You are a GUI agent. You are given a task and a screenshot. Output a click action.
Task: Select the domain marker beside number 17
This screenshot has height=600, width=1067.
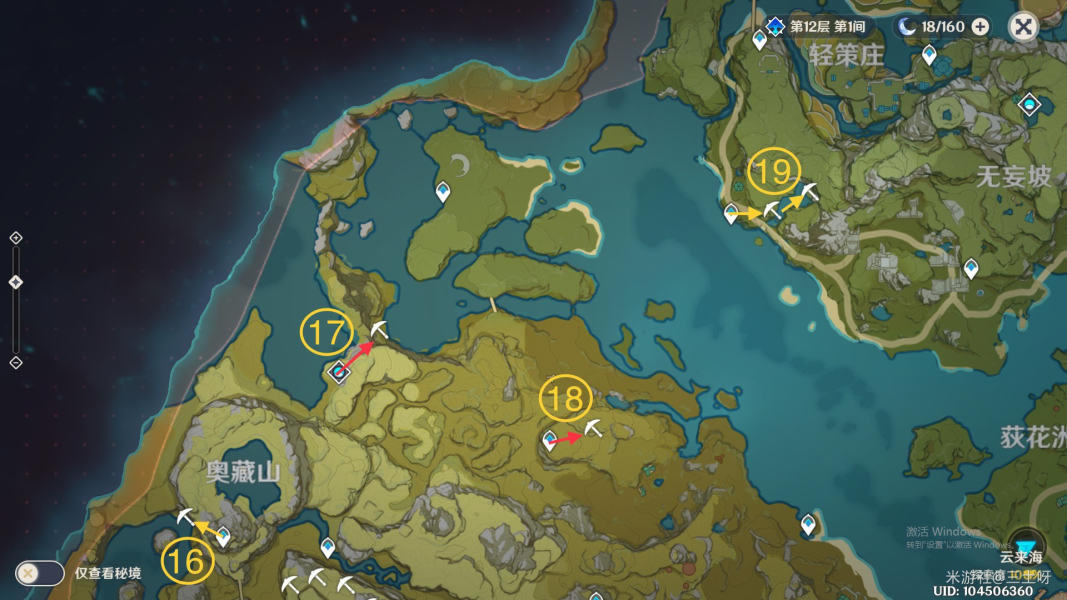click(x=339, y=372)
